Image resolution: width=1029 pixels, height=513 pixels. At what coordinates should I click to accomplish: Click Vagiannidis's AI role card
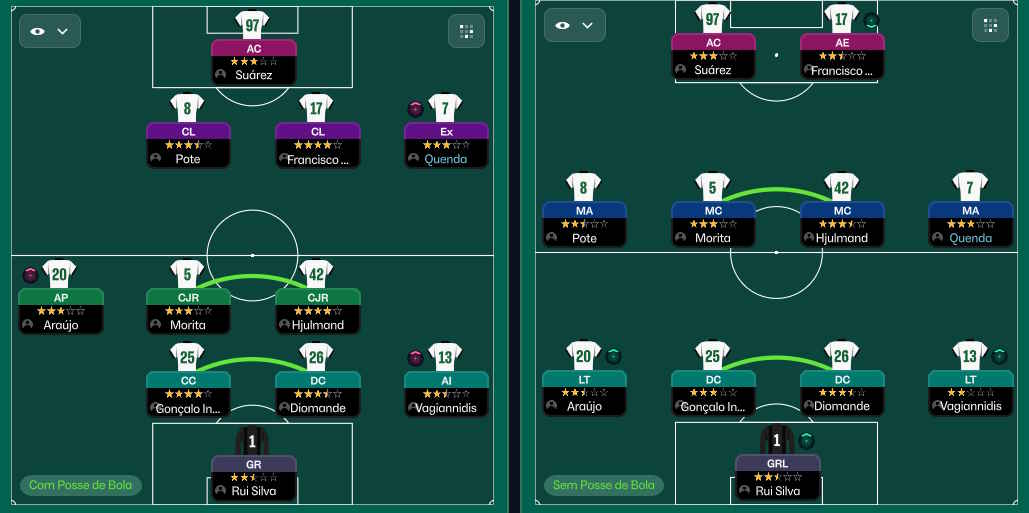click(446, 394)
